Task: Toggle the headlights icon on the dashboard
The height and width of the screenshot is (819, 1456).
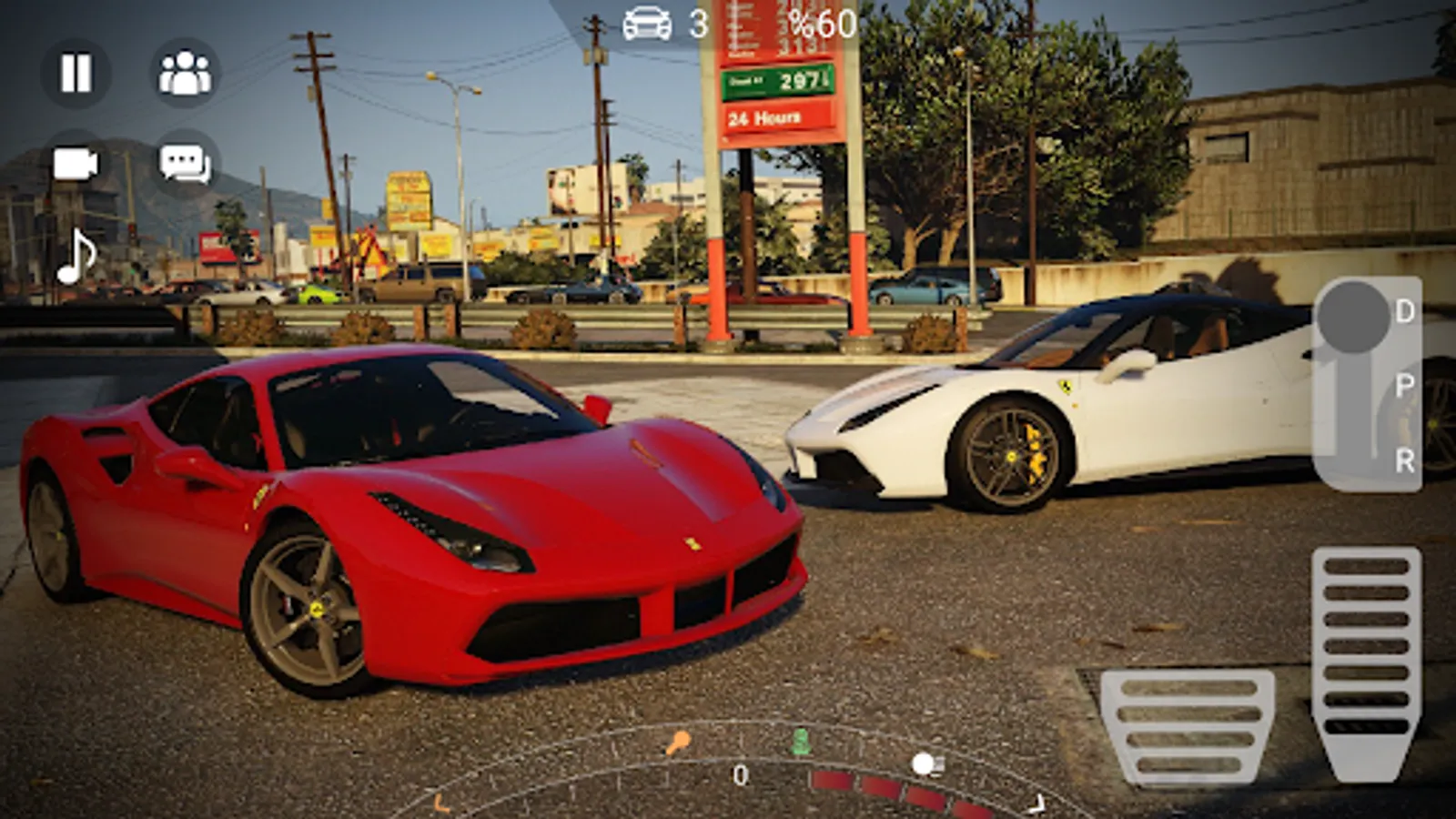Action: tap(927, 764)
